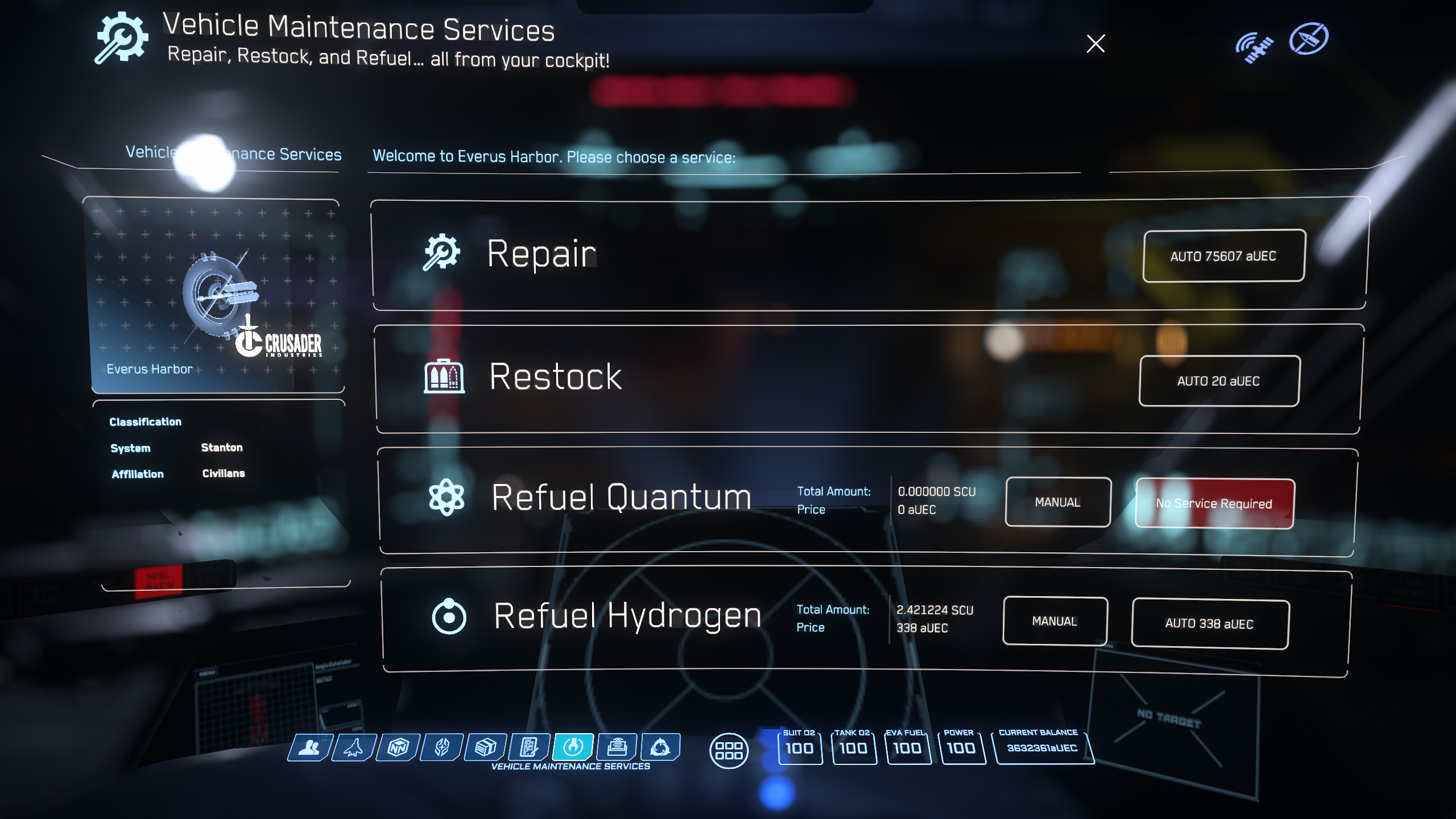This screenshot has height=819, width=1456.
Task: Auto refuel hydrogen for 338 aUEC
Action: pyautogui.click(x=1210, y=624)
